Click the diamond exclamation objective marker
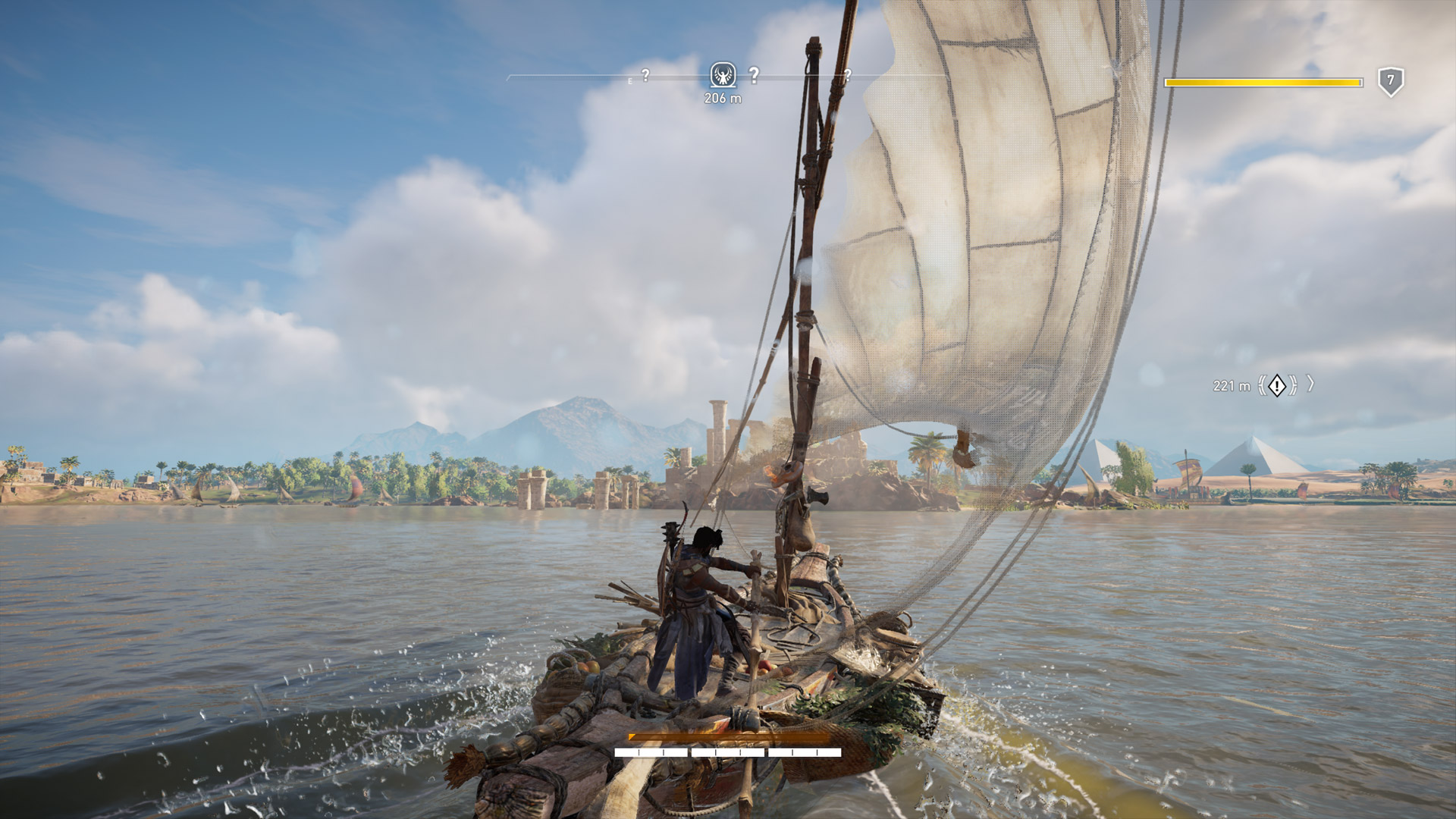Viewport: 1456px width, 819px height. [1277, 385]
